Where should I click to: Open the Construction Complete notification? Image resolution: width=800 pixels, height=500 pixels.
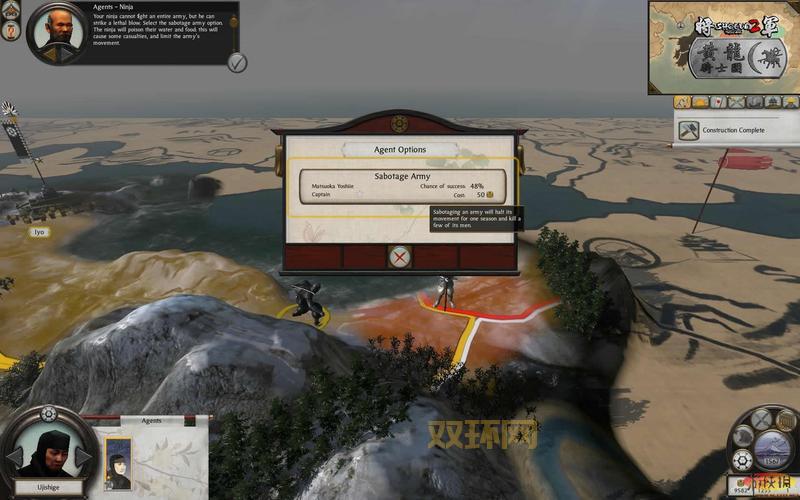tap(733, 130)
